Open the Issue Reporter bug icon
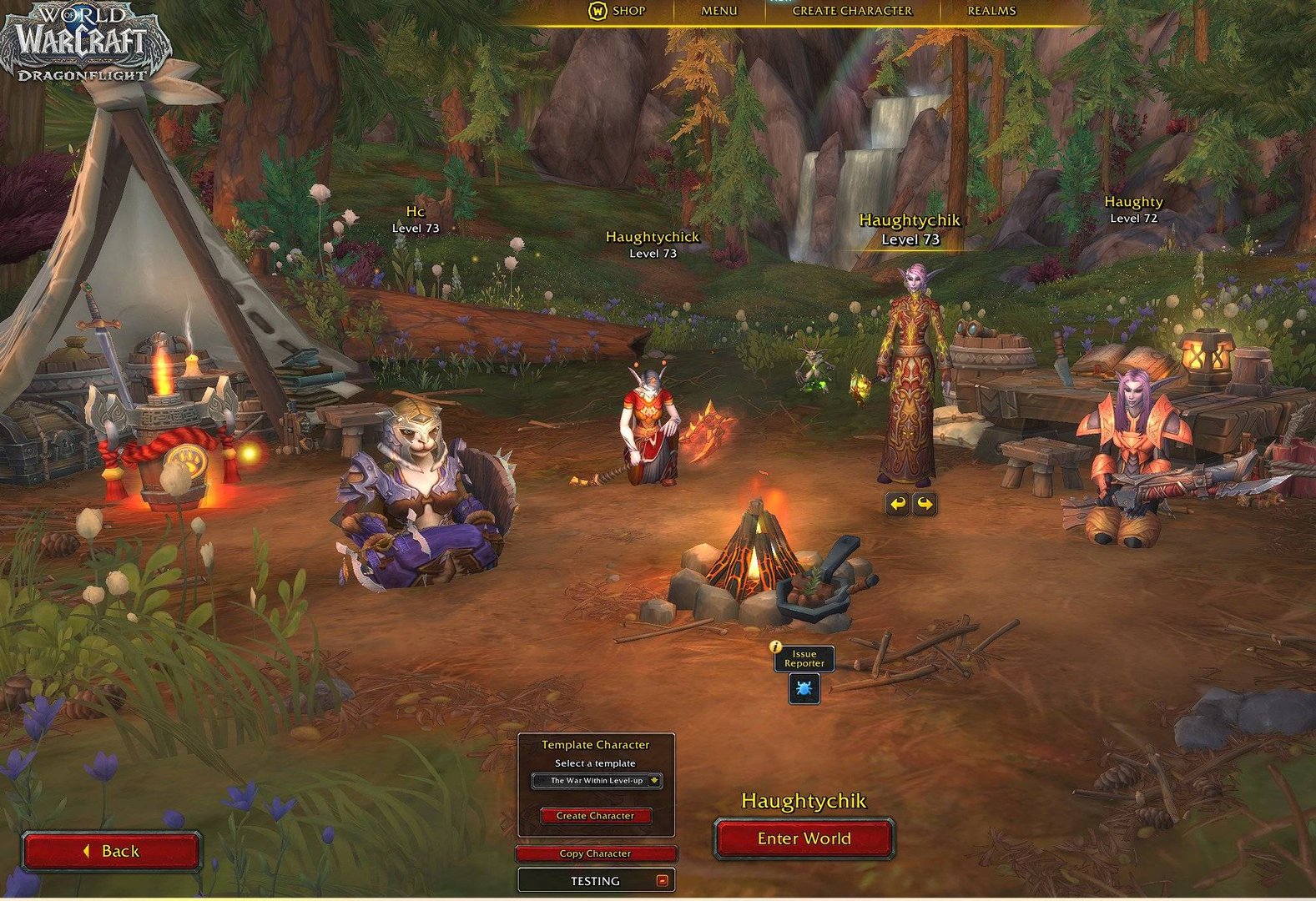The height and width of the screenshot is (901, 1316). coord(804,689)
